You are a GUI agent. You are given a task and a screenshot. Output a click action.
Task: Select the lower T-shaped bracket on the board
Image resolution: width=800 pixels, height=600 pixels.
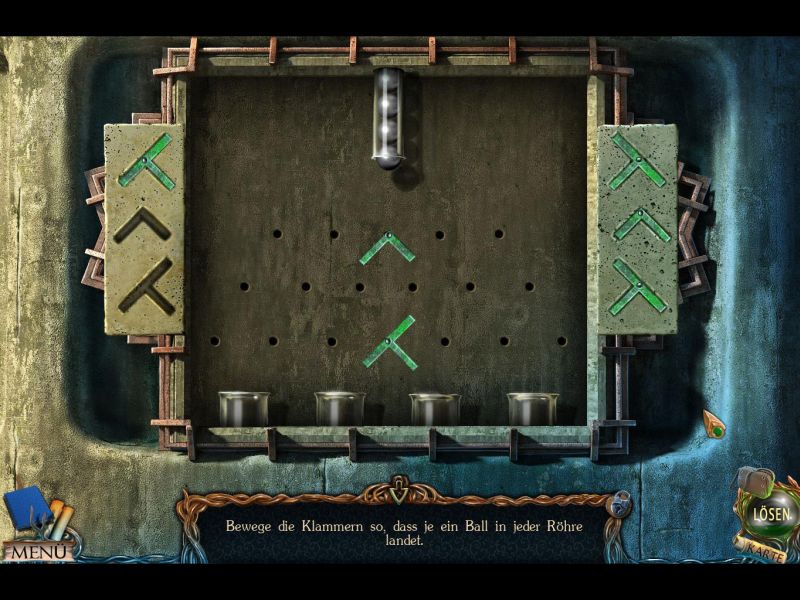pyautogui.click(x=390, y=343)
